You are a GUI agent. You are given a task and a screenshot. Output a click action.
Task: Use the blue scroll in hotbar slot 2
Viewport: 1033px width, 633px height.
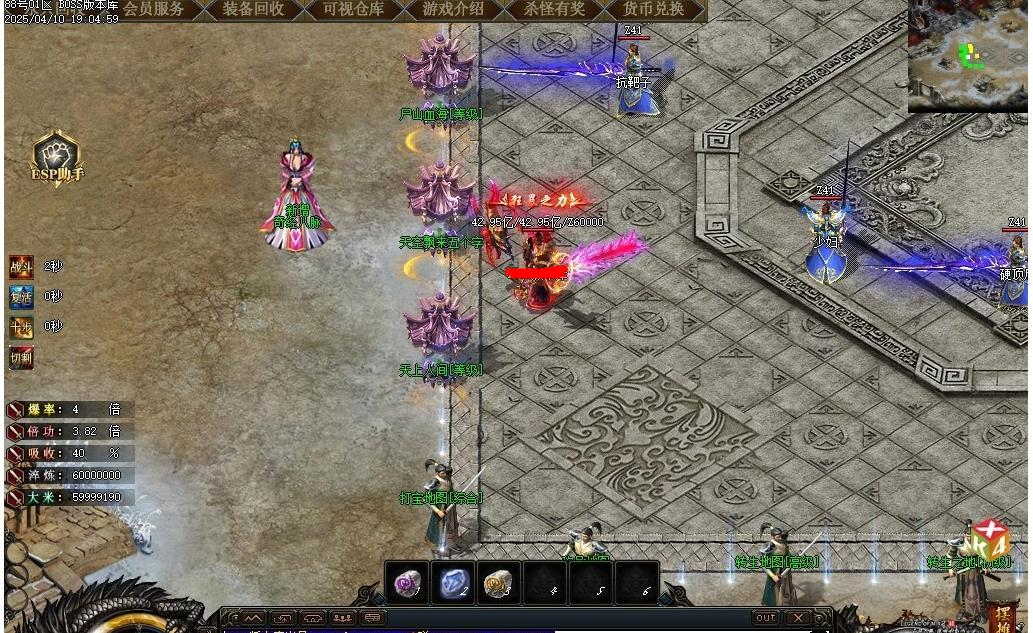(x=452, y=583)
